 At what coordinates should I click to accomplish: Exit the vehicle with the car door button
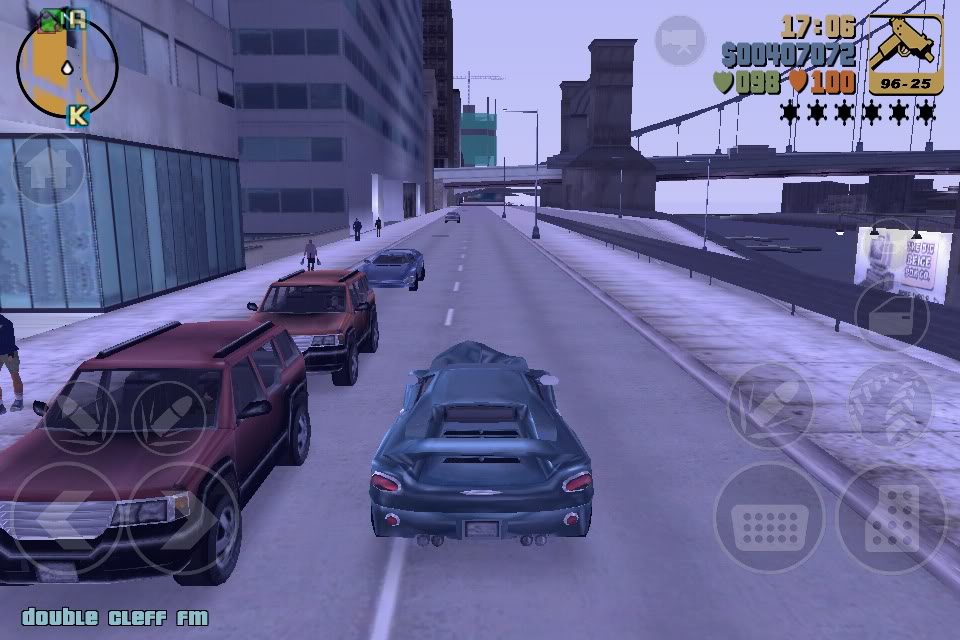point(891,315)
